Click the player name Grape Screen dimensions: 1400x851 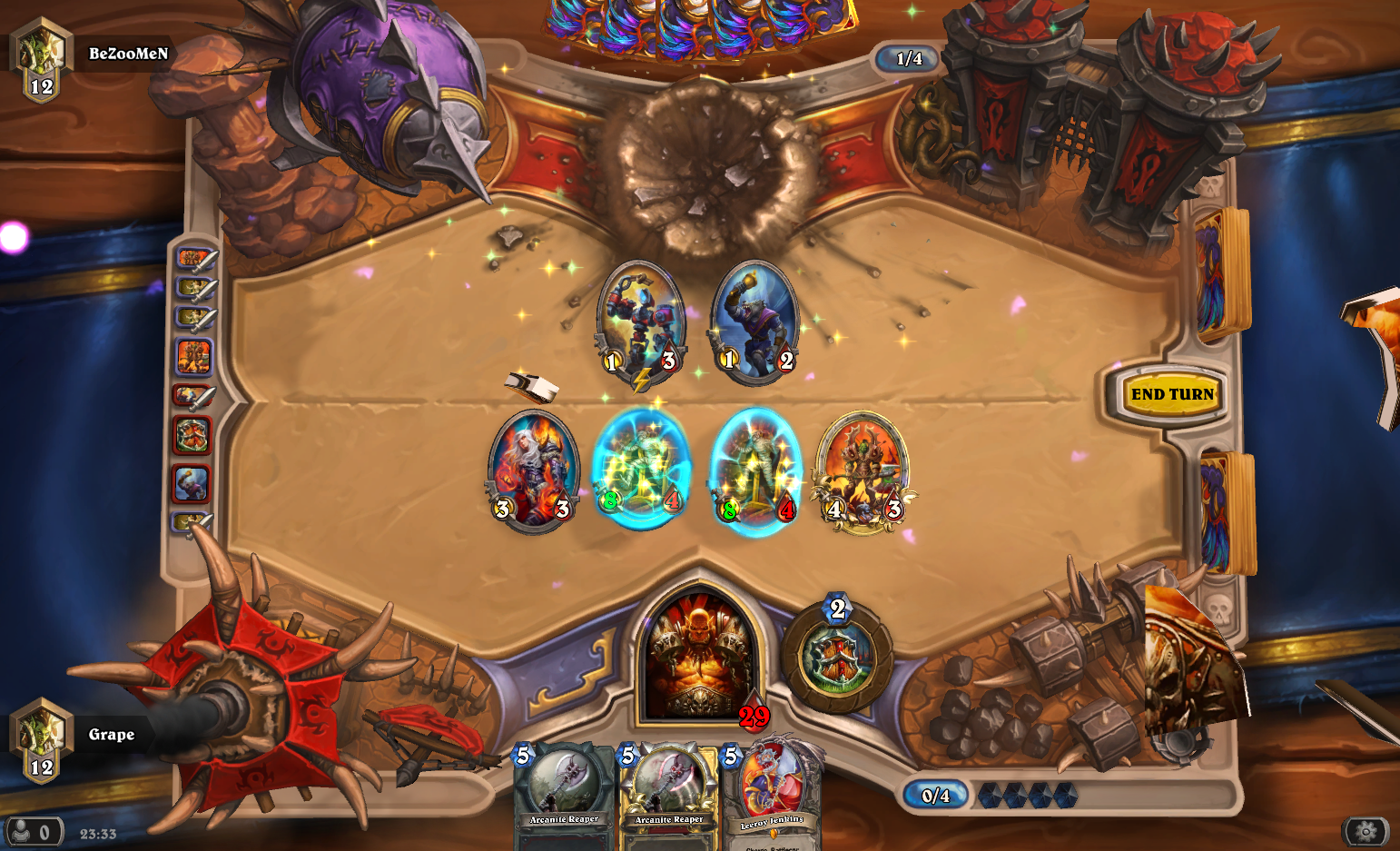pyautogui.click(x=111, y=734)
